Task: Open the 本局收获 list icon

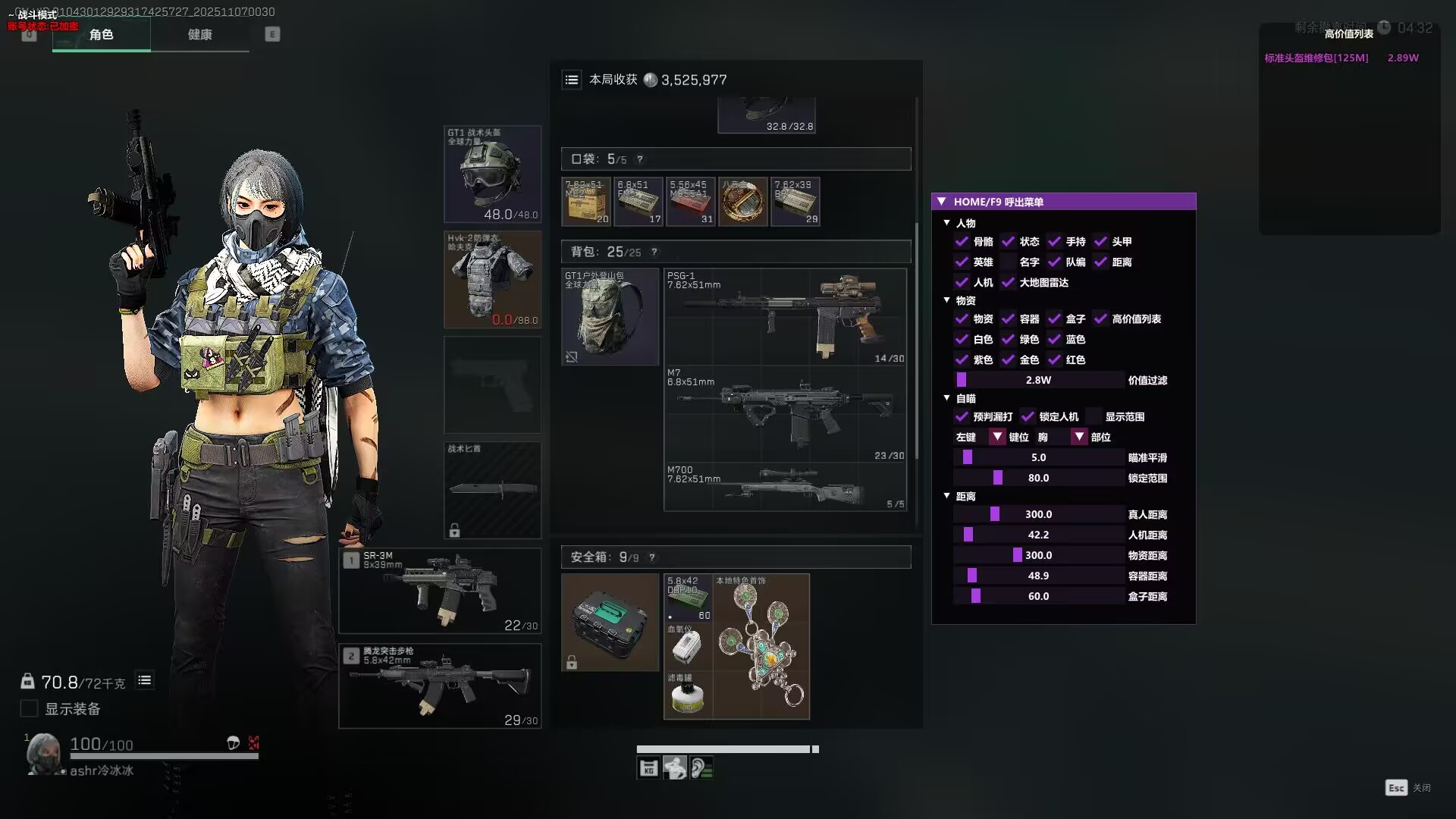Action: (x=572, y=80)
